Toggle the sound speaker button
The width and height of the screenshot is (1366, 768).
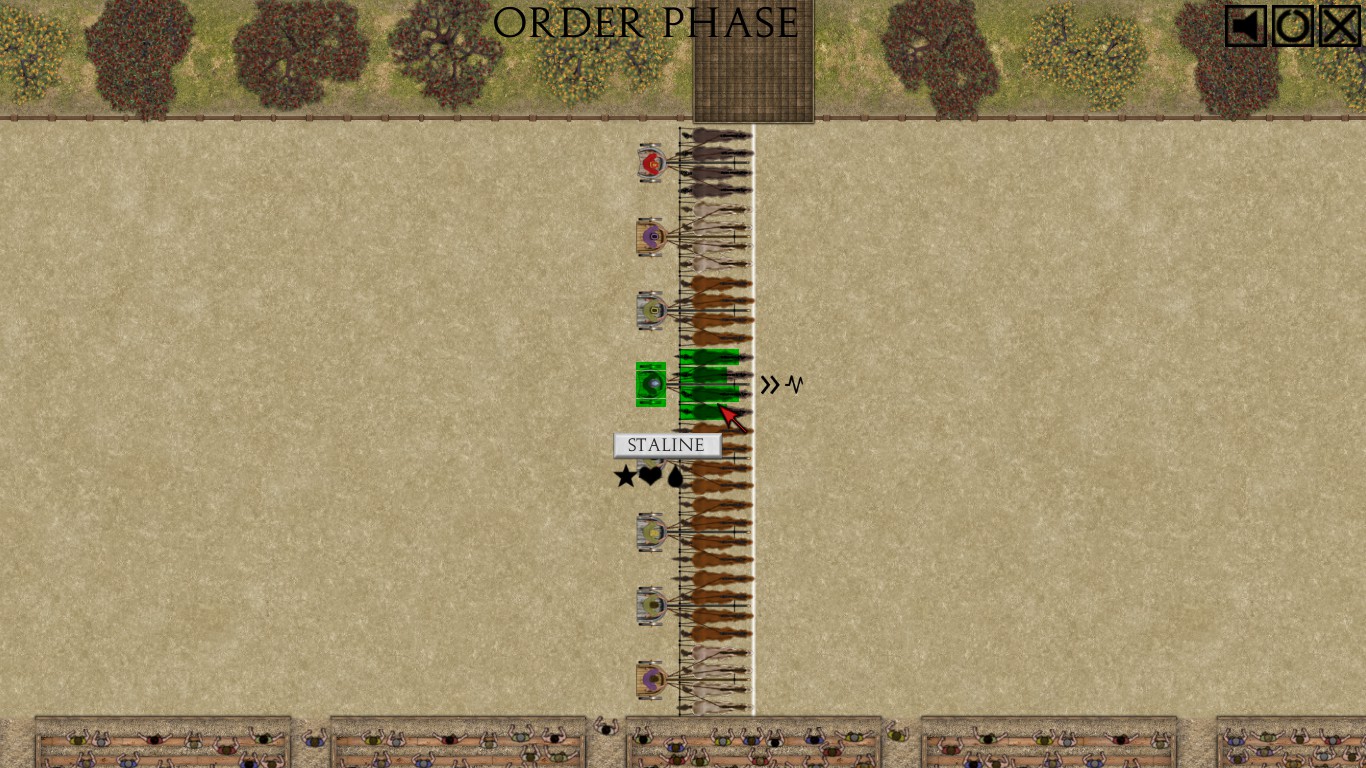pos(1246,26)
